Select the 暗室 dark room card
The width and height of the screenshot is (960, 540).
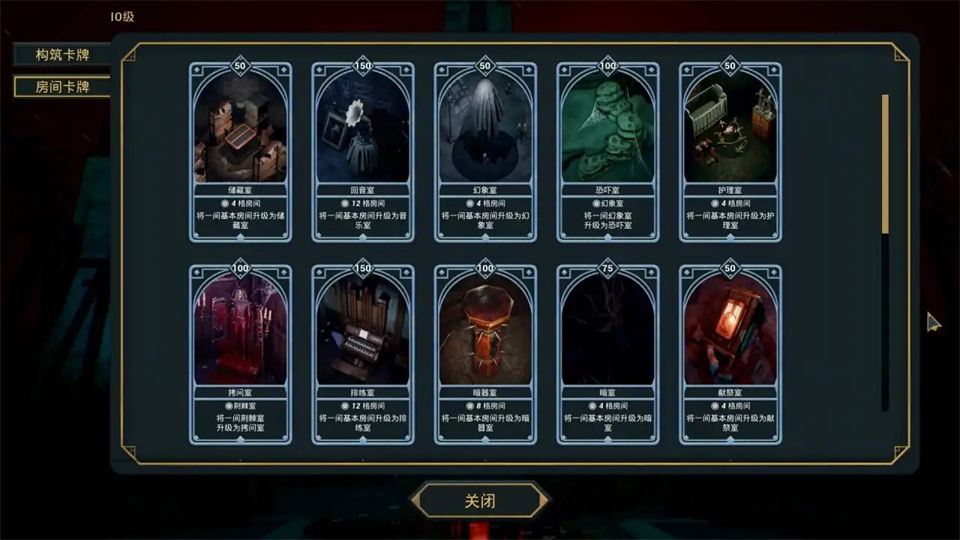point(608,354)
